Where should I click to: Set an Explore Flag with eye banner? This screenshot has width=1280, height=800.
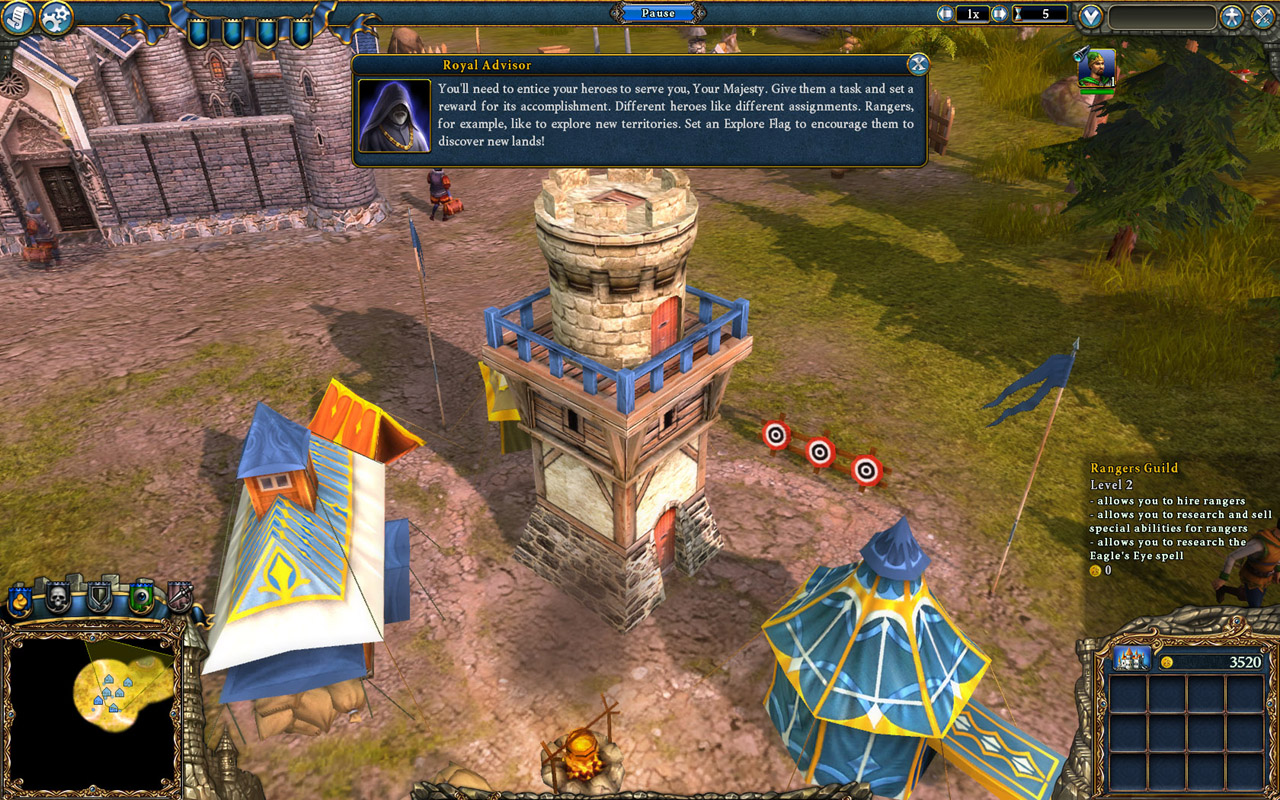pos(141,598)
